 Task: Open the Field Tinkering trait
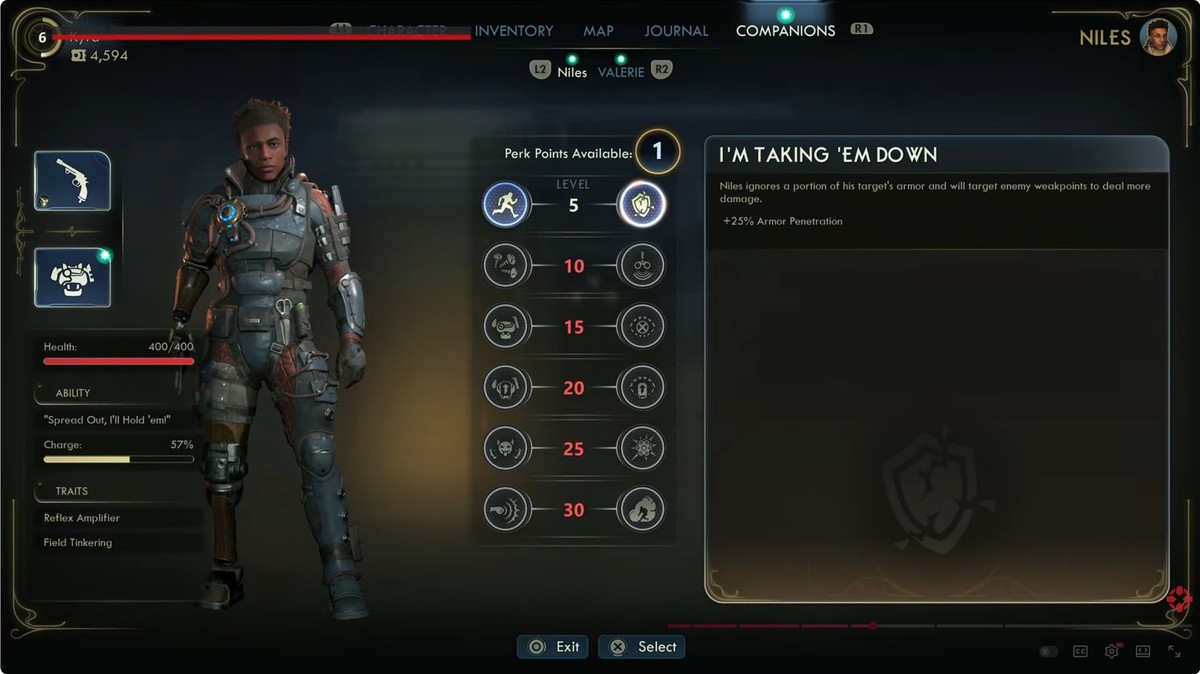(78, 543)
